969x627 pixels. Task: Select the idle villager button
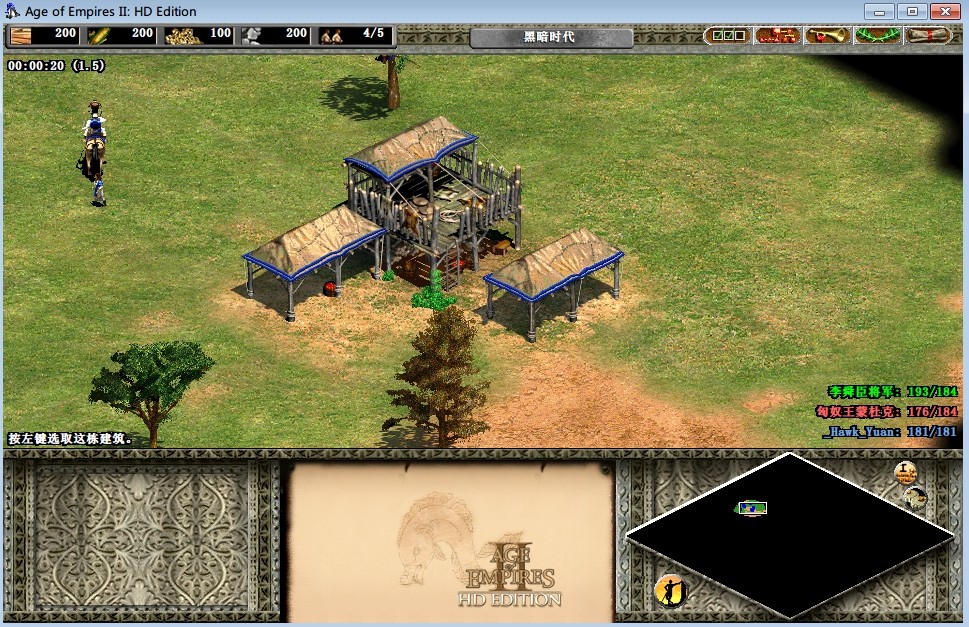[x=671, y=591]
